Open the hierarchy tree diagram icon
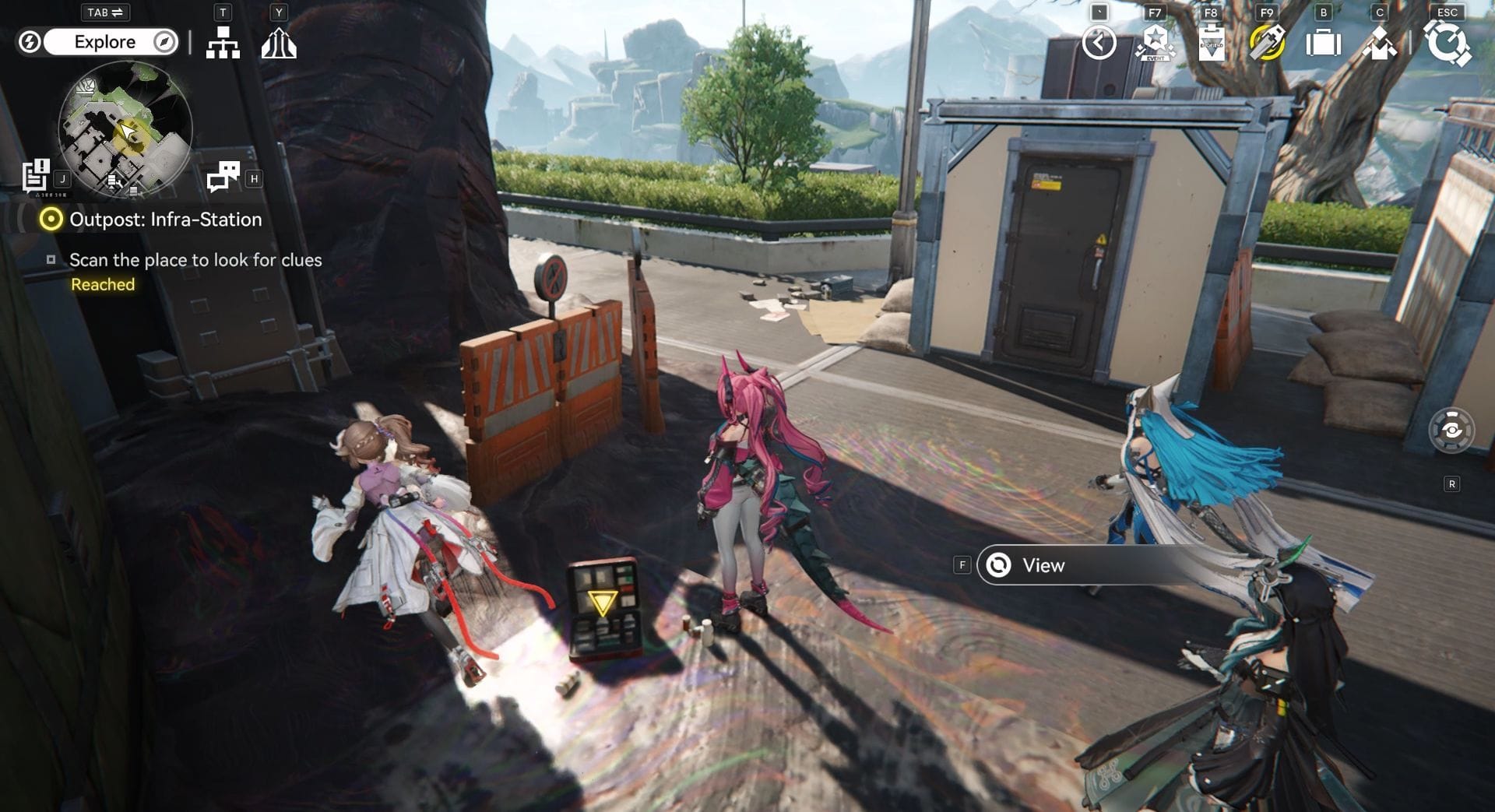Viewport: 1495px width, 812px height. tap(223, 43)
